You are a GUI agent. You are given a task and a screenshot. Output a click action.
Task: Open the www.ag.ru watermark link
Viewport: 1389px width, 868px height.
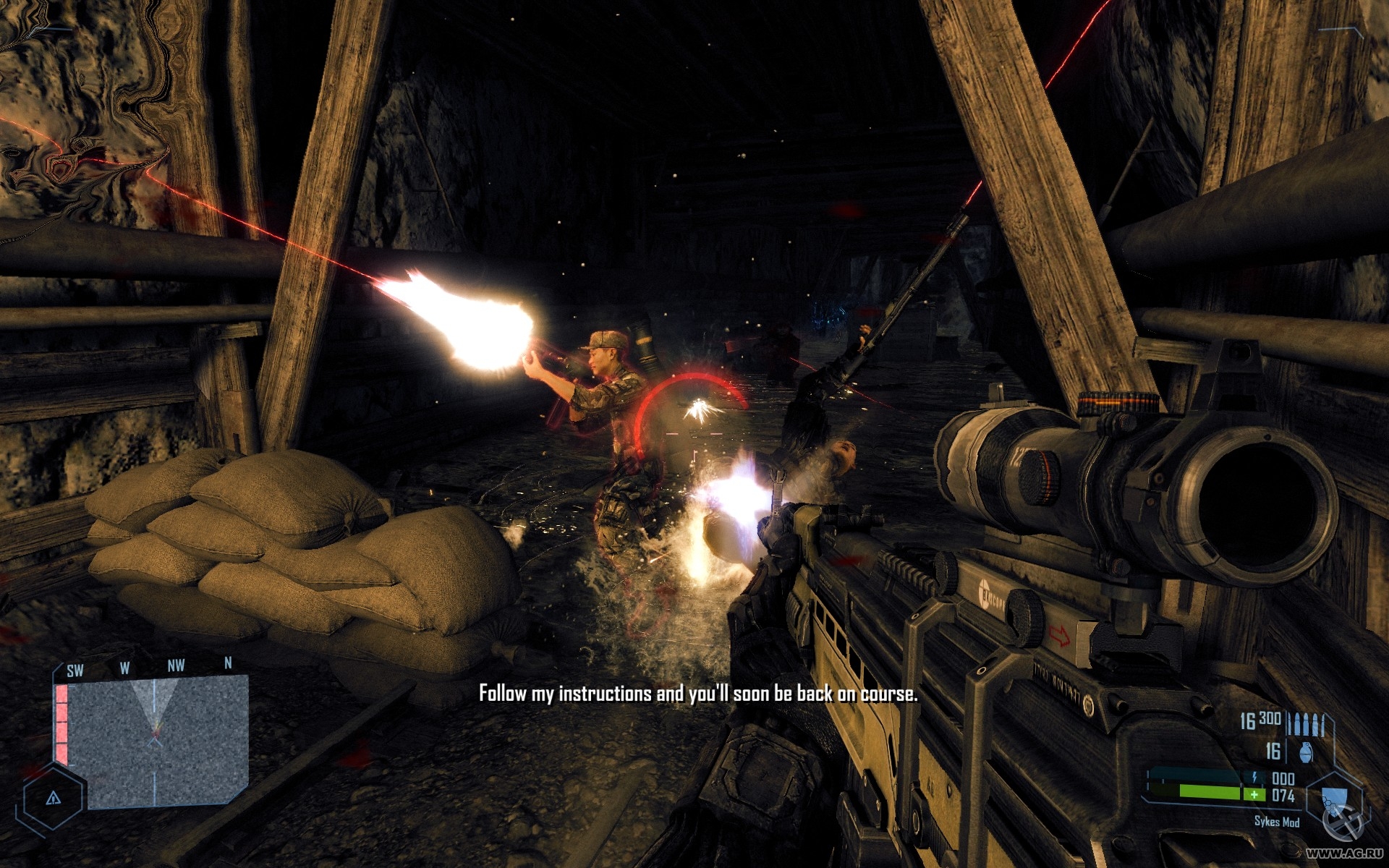point(1346,854)
